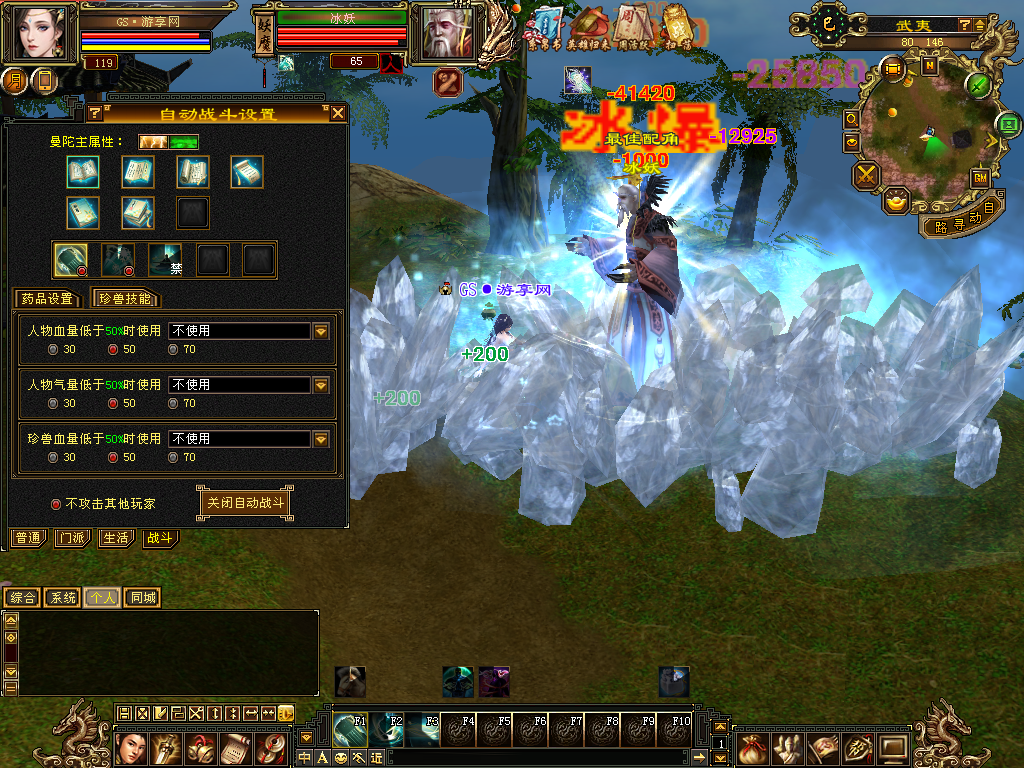
Task: Open the 人物血量 potion dropdown
Action: coord(321,331)
